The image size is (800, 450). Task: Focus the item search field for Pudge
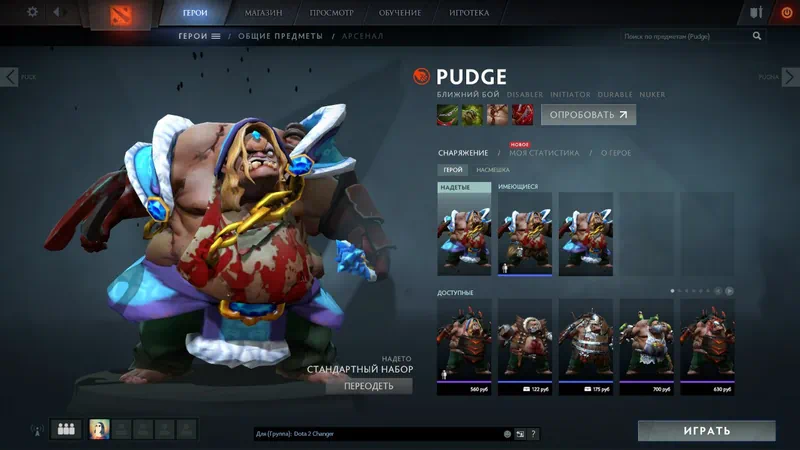click(x=685, y=36)
